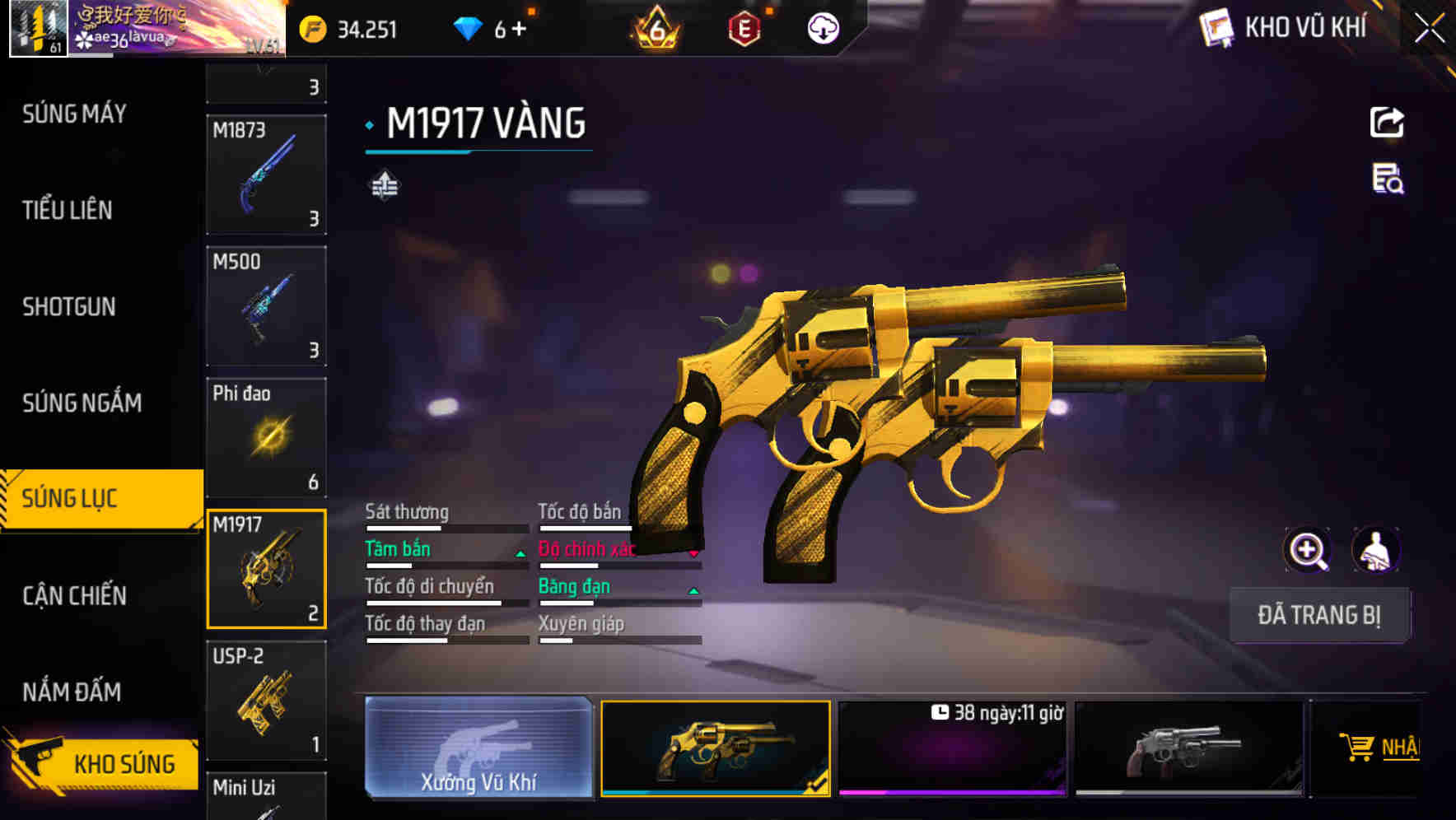Open the TIỂU LIÊN weapon category
The height and width of the screenshot is (820, 1456).
(68, 210)
